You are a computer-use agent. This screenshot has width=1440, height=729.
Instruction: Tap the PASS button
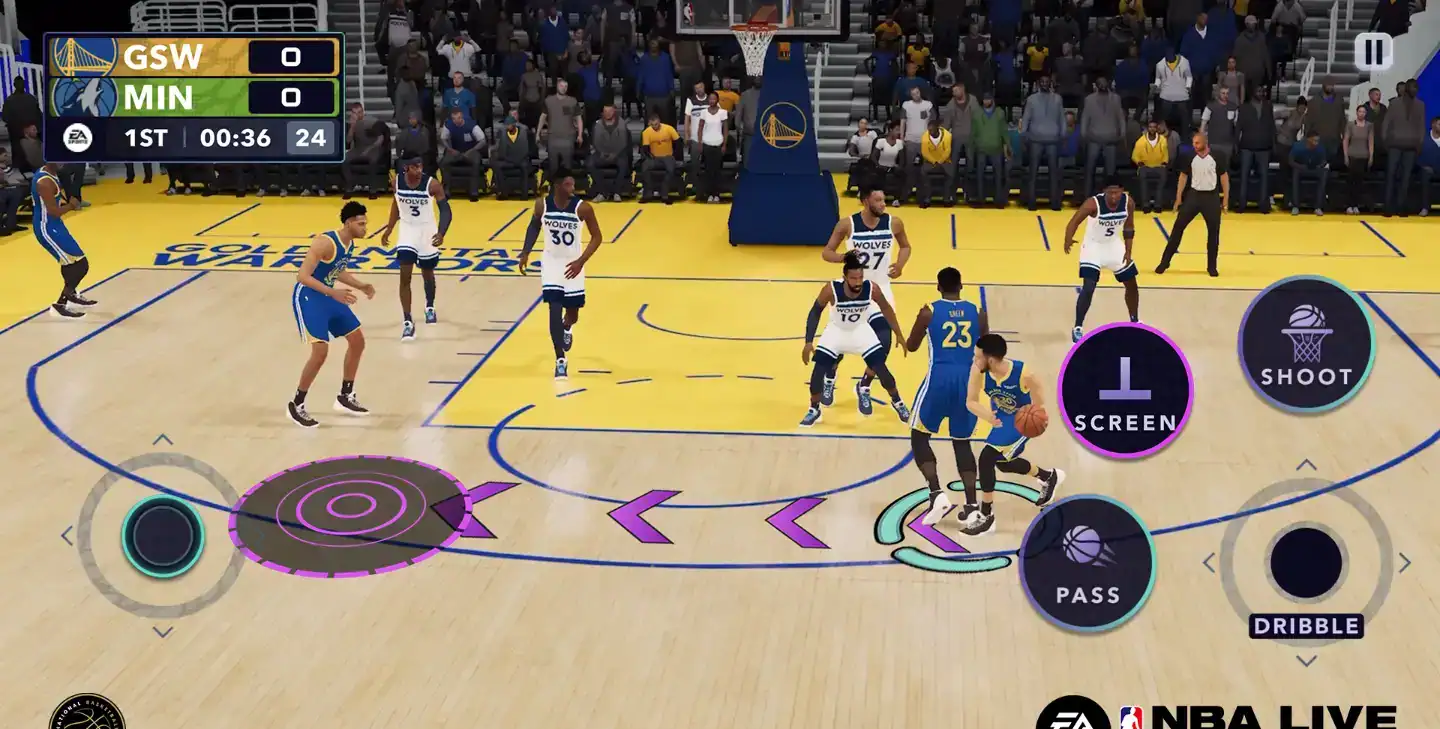click(1087, 563)
